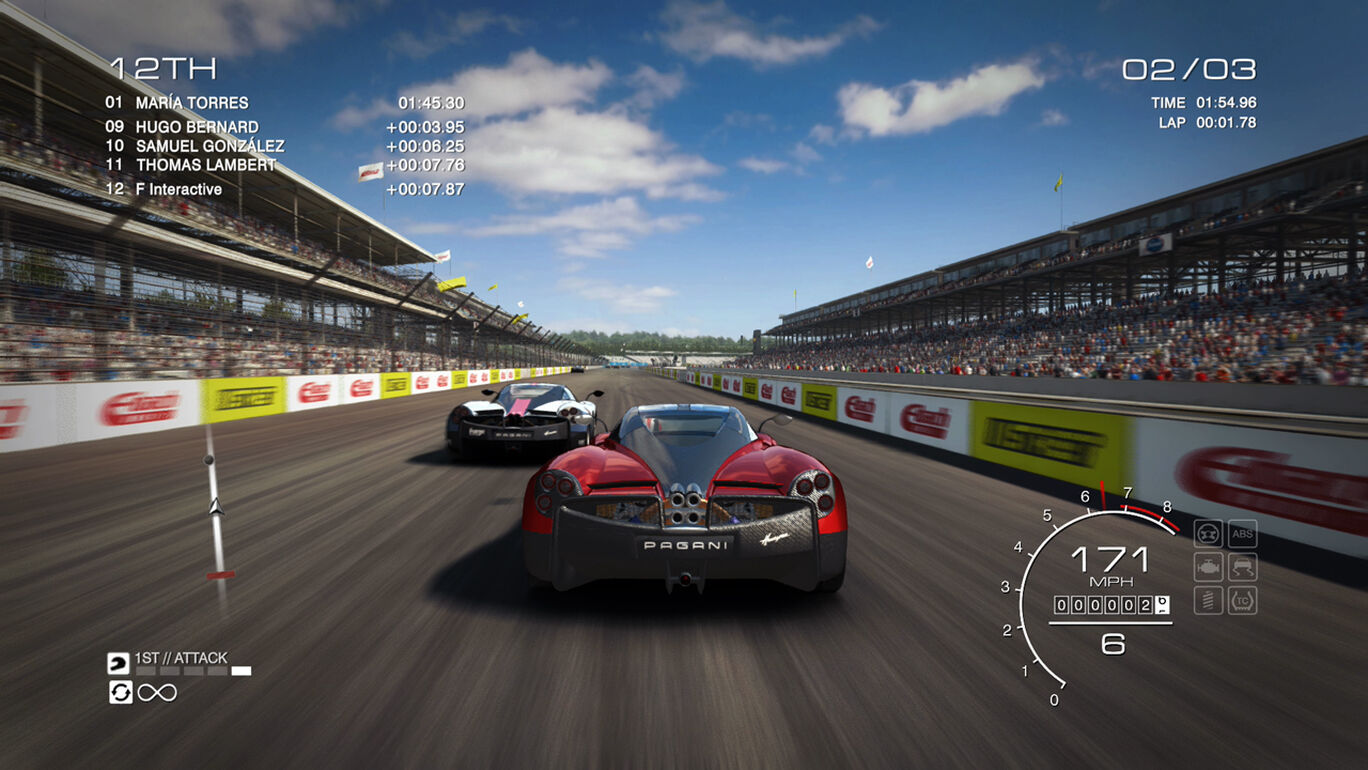
Task: Toggle the infinity flashback counter symbol
Action: point(158,693)
